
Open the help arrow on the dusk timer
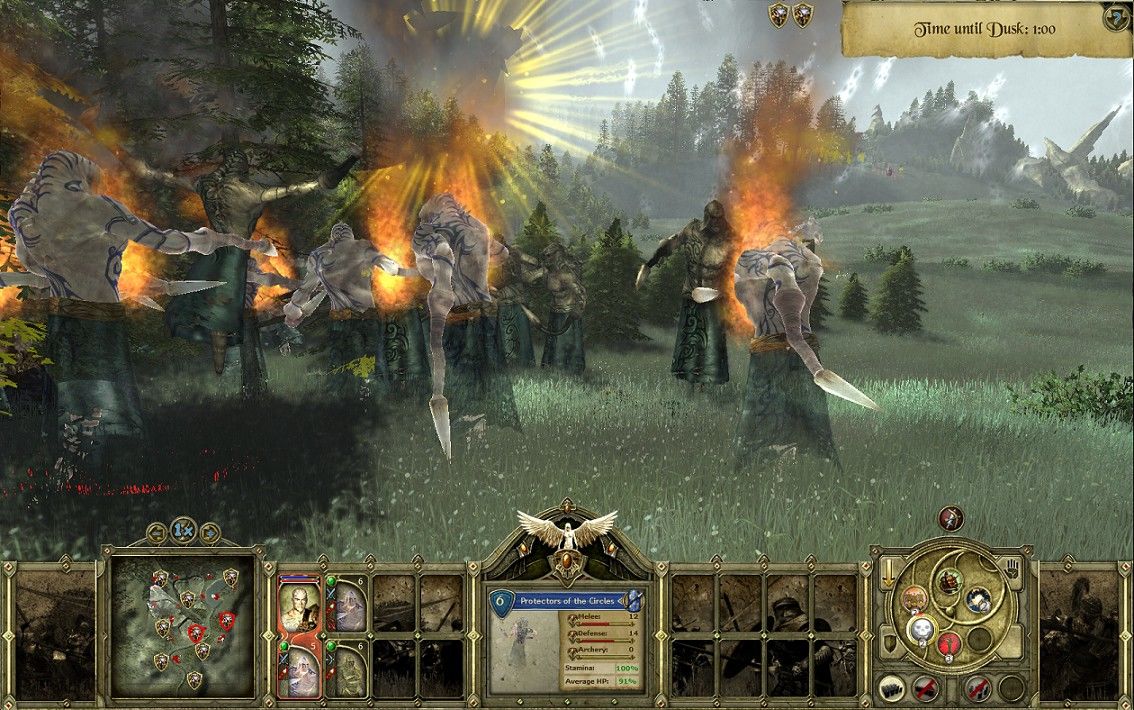(x=1116, y=17)
